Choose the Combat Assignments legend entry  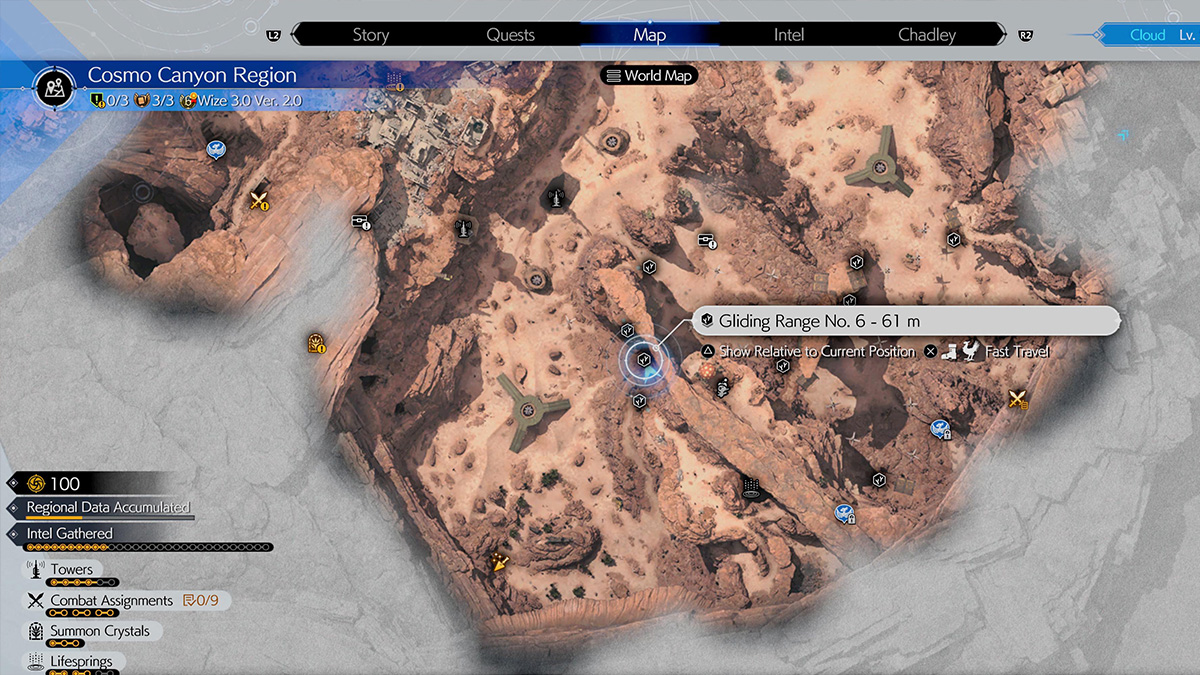pyautogui.click(x=111, y=601)
